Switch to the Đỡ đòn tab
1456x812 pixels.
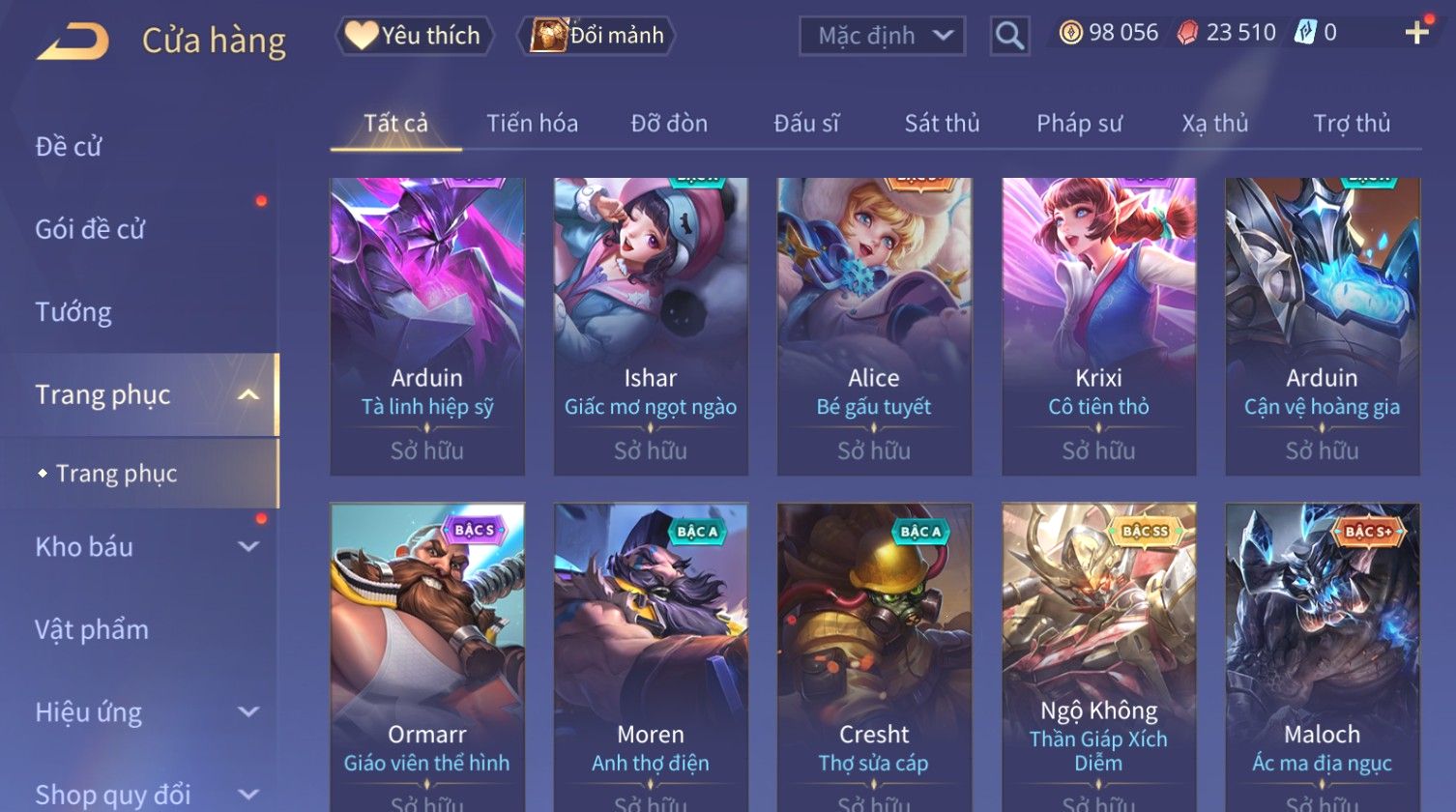click(x=669, y=124)
